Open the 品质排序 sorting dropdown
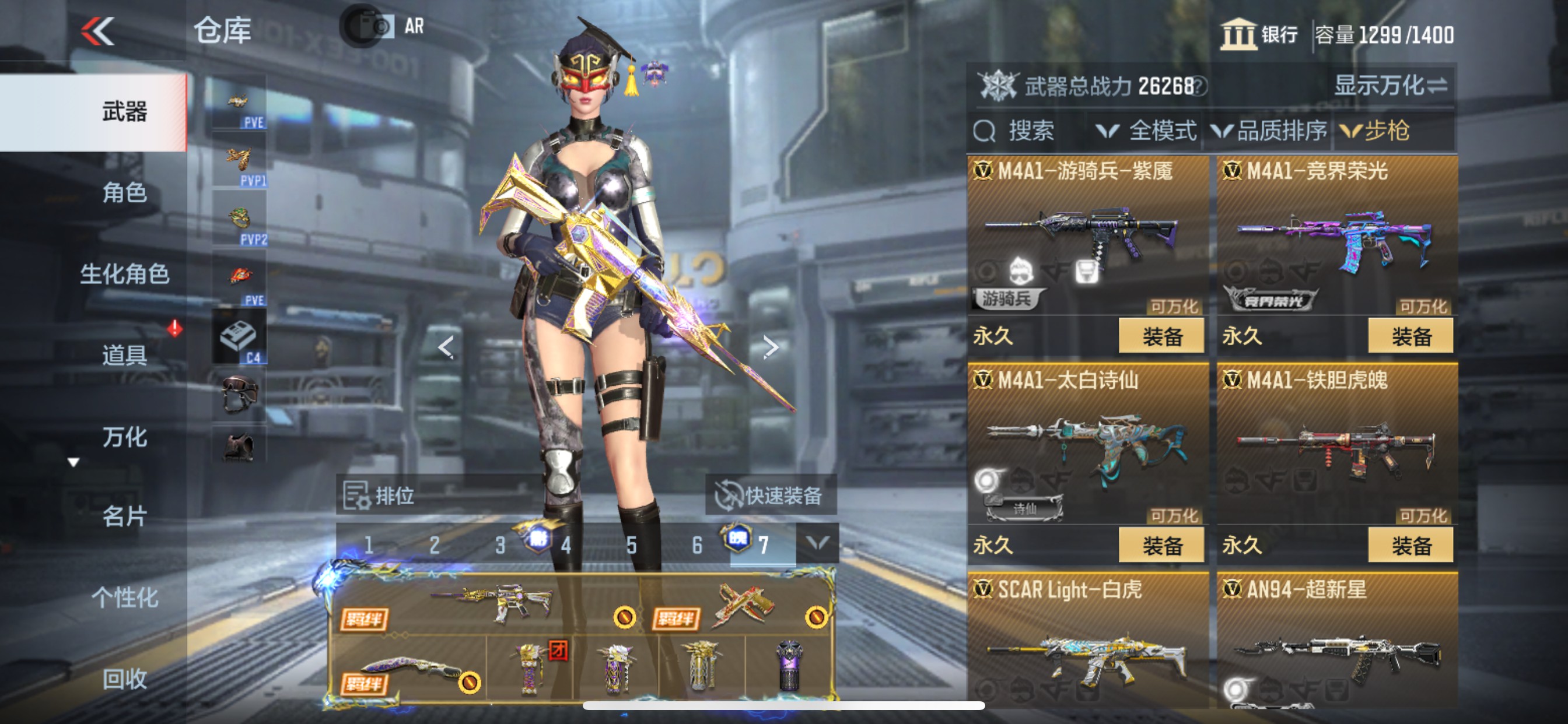Screen dimensions: 1568x724 (1269, 131)
